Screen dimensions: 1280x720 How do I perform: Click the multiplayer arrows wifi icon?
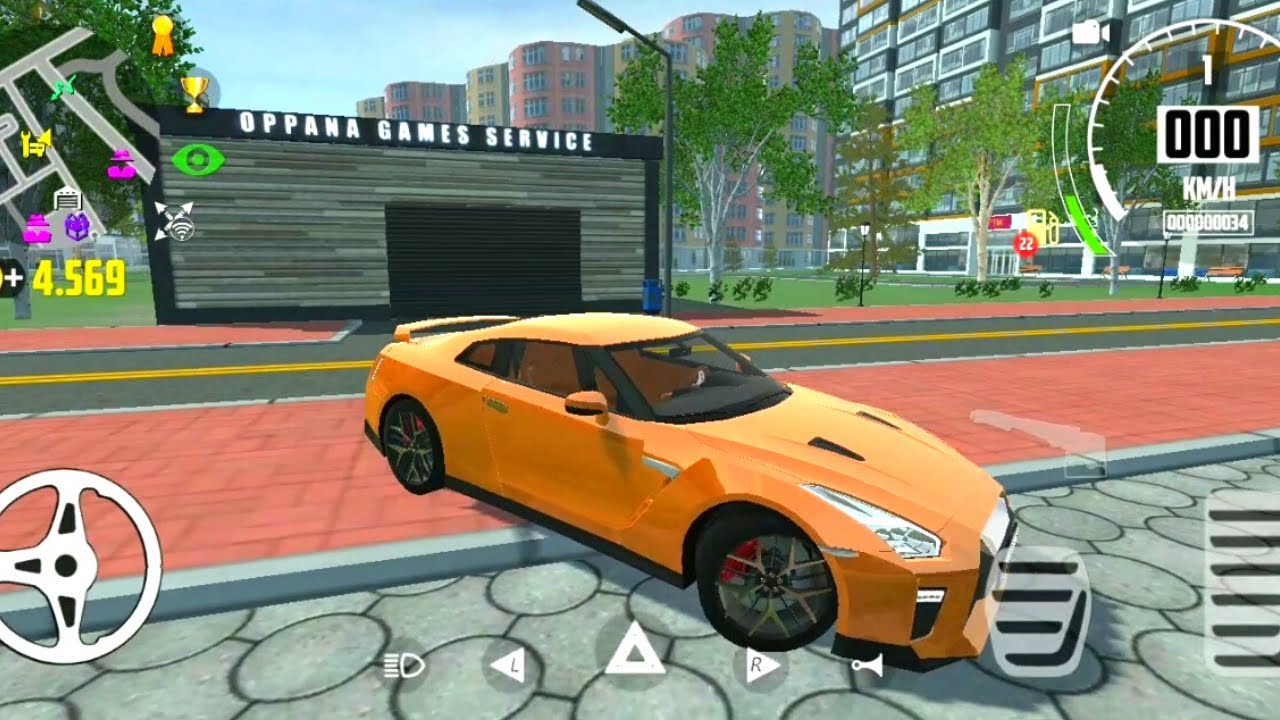174,222
